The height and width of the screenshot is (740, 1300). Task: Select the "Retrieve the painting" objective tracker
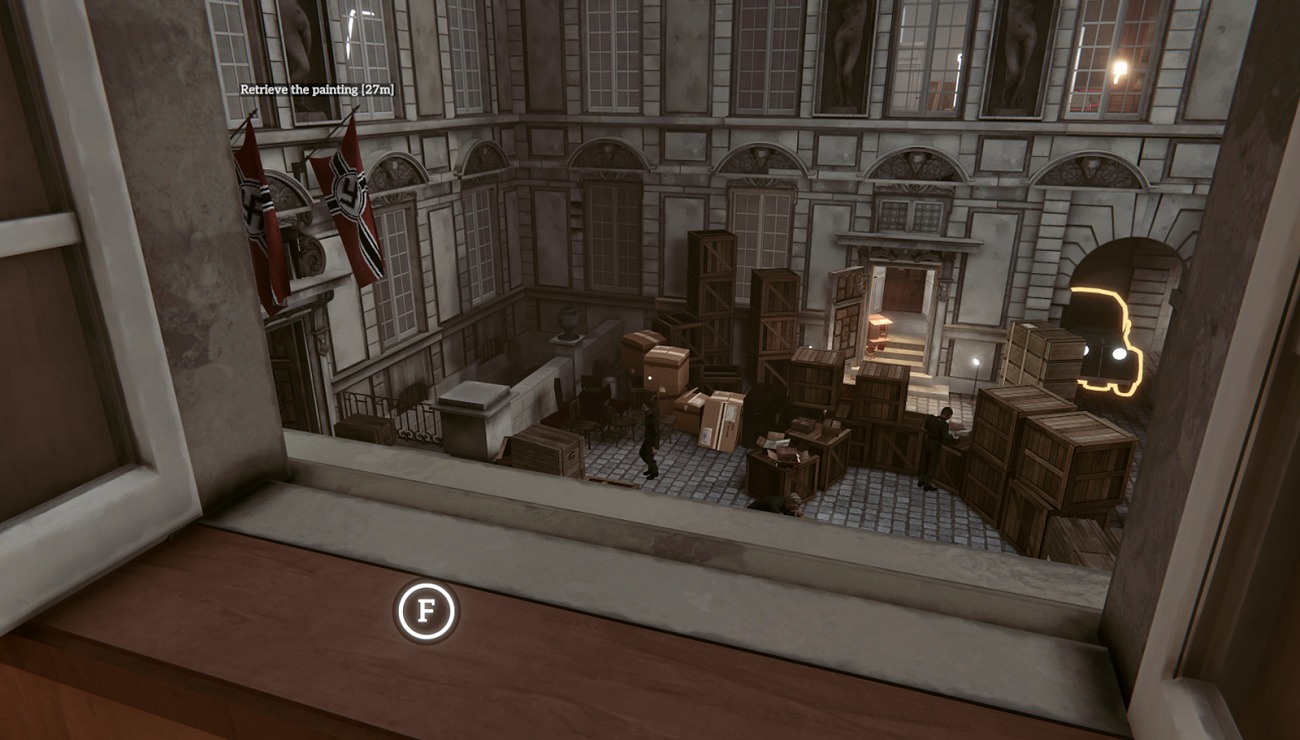coord(317,89)
